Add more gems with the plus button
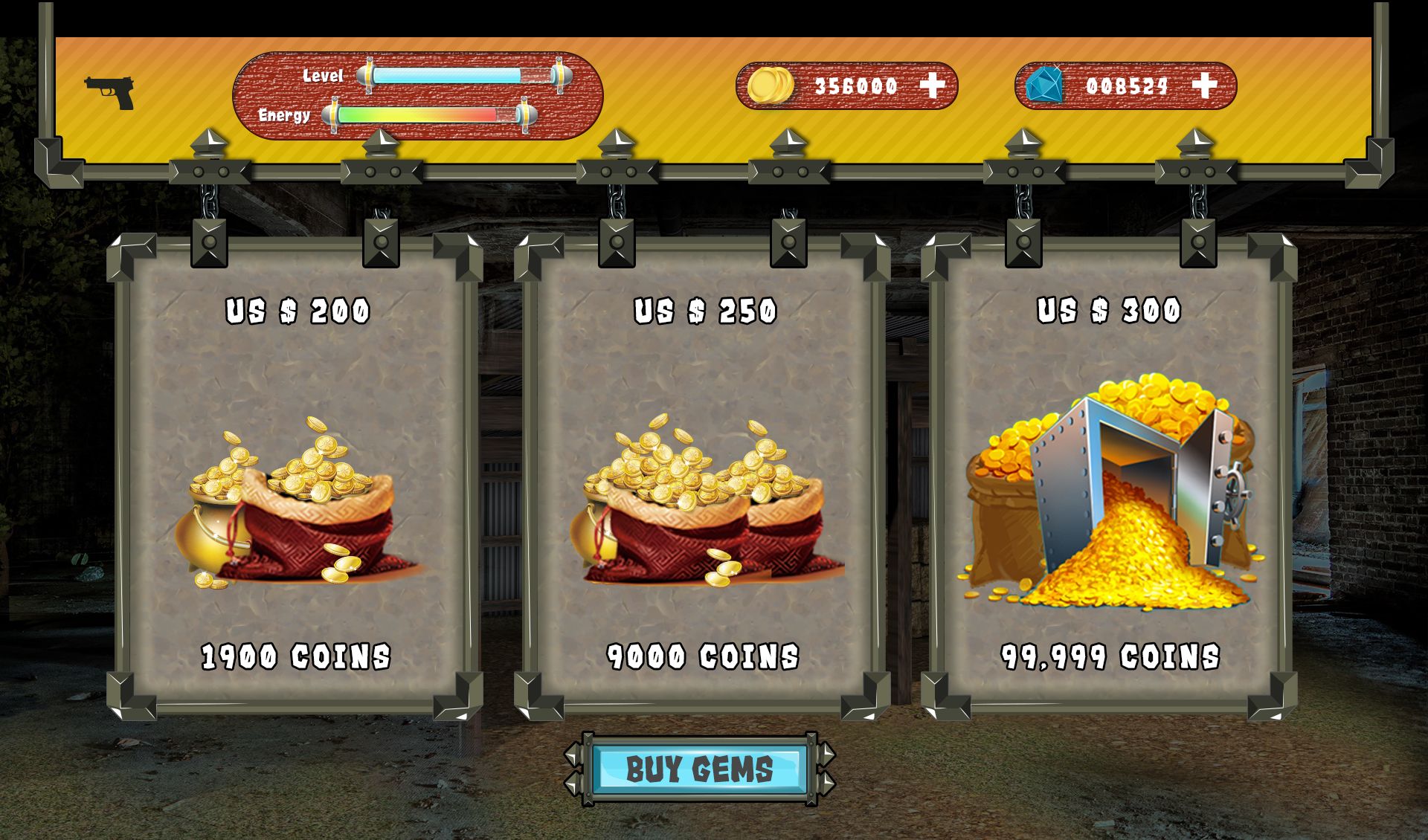 [1204, 86]
